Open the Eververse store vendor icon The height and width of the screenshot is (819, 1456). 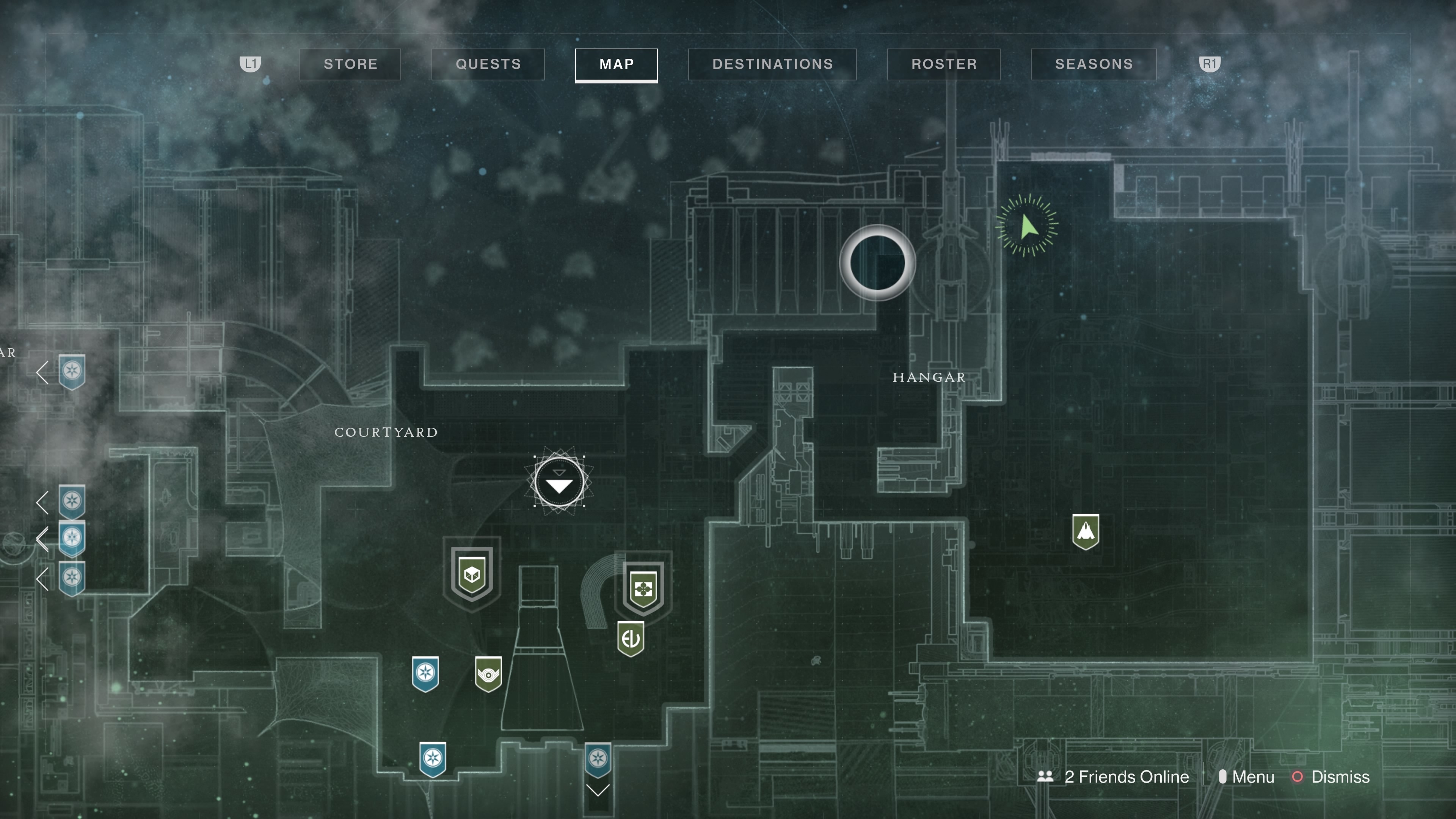click(x=631, y=639)
